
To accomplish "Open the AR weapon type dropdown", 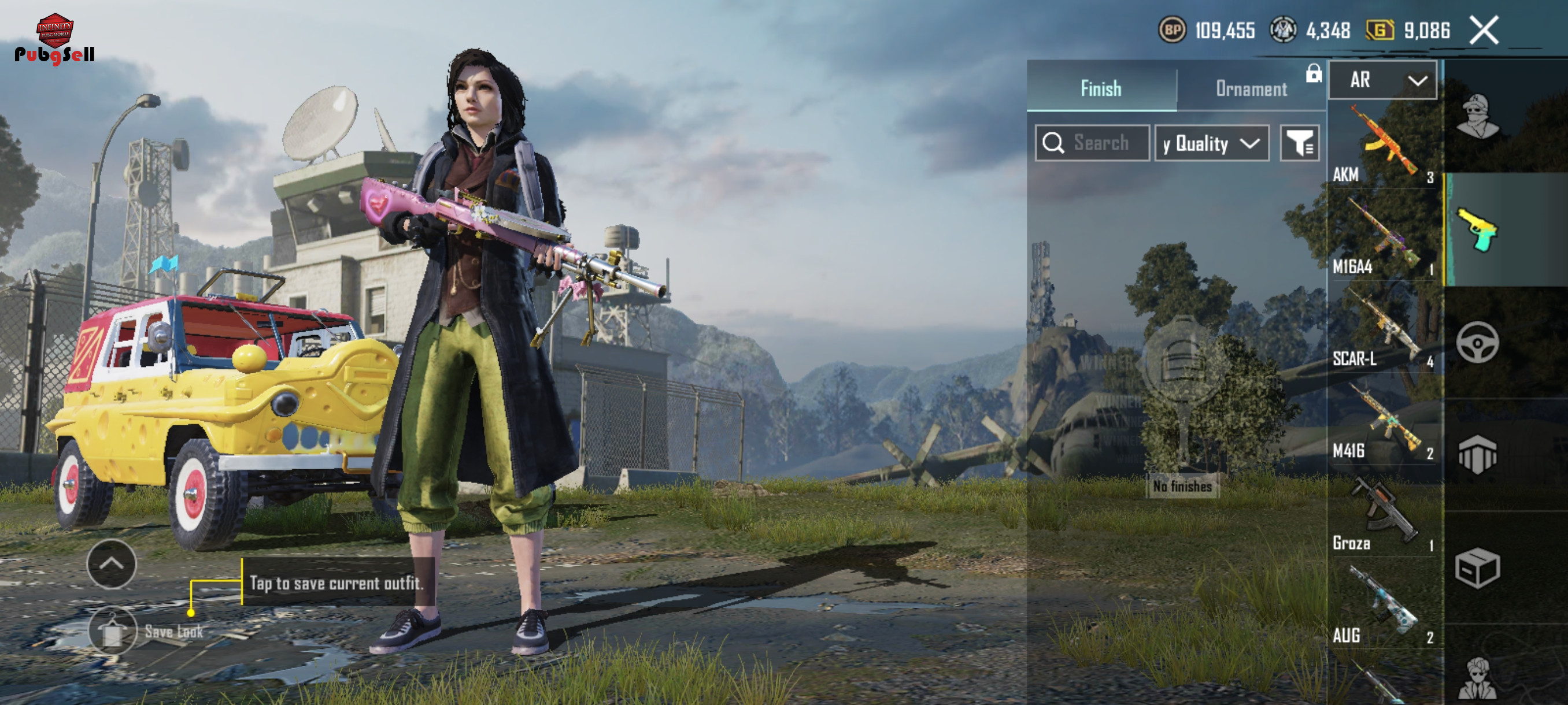I will pyautogui.click(x=1382, y=80).
